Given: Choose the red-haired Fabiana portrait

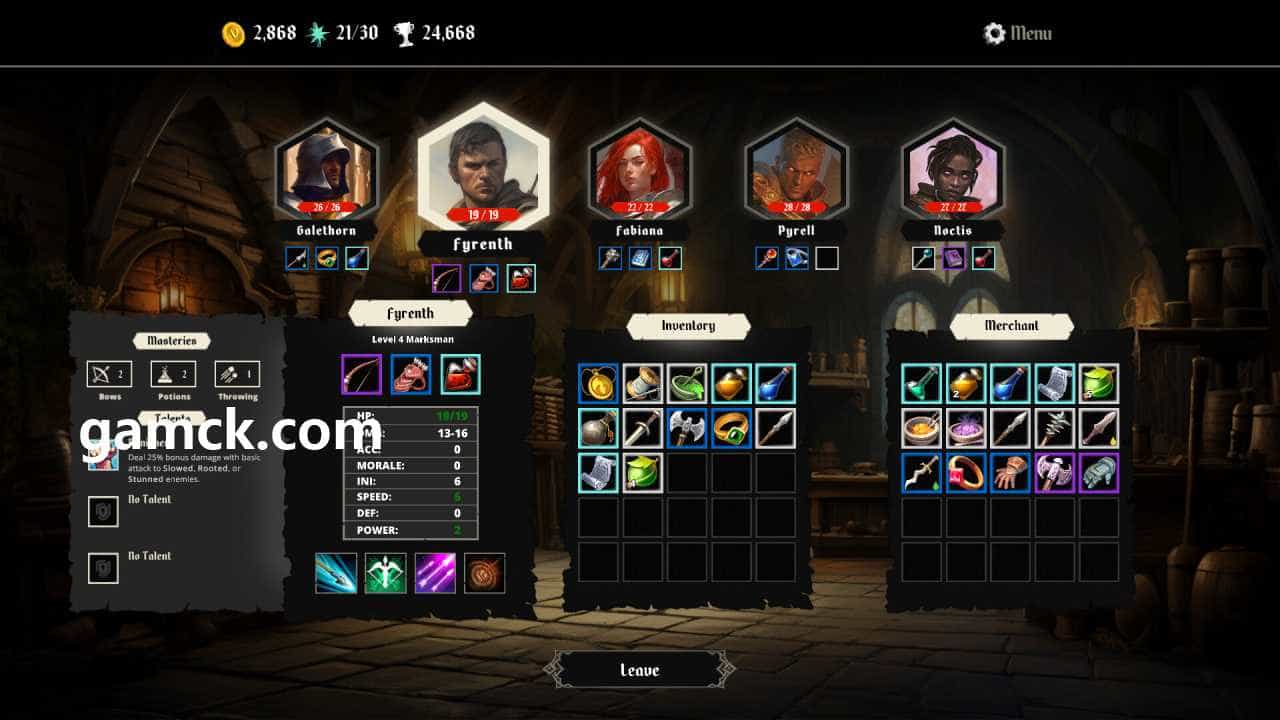Looking at the screenshot, I should 640,170.
